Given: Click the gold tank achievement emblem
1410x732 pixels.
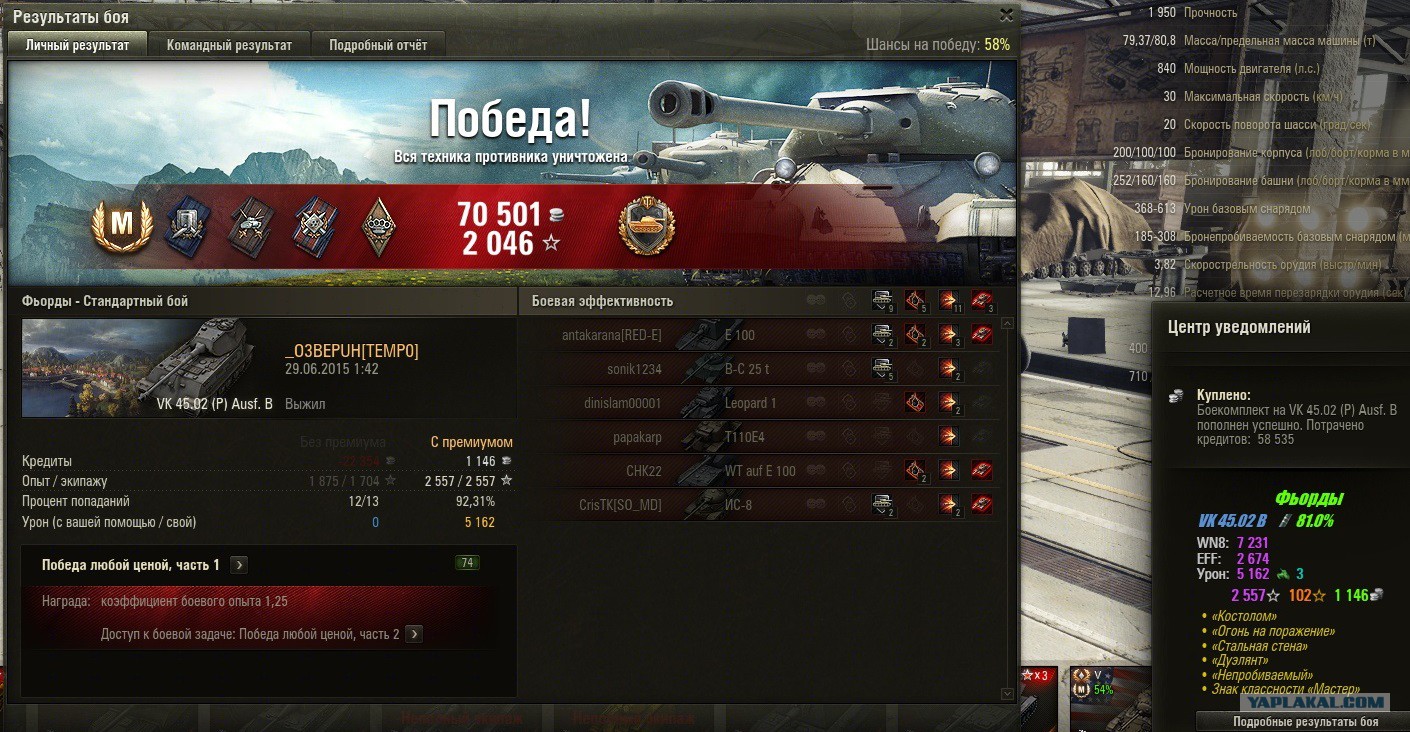Looking at the screenshot, I should pos(647,226).
